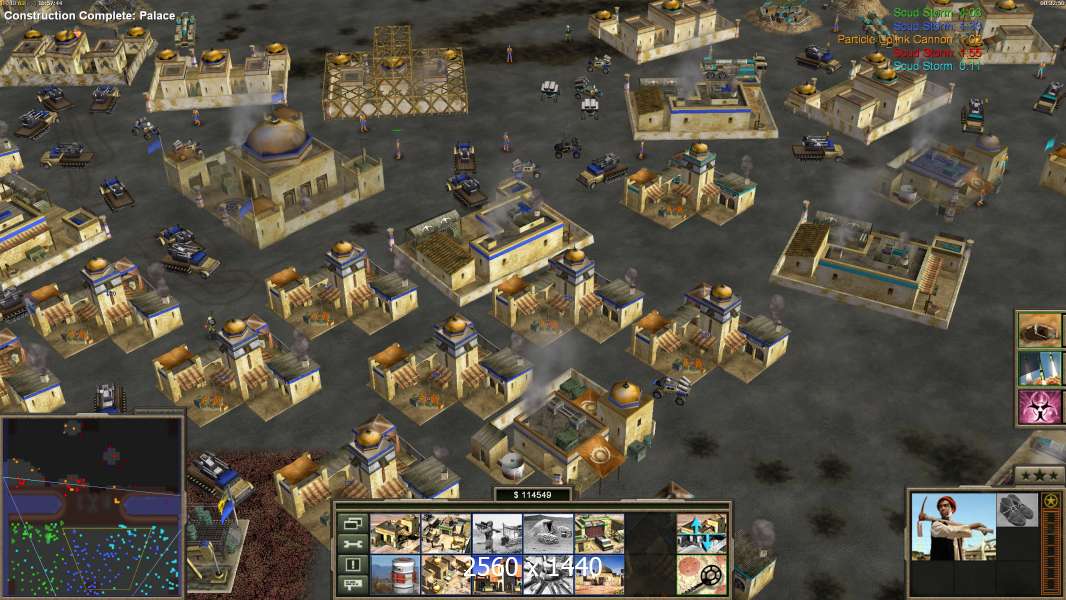Open the chat bubble button
Image resolution: width=1066 pixels, height=600 pixels.
[x=352, y=585]
